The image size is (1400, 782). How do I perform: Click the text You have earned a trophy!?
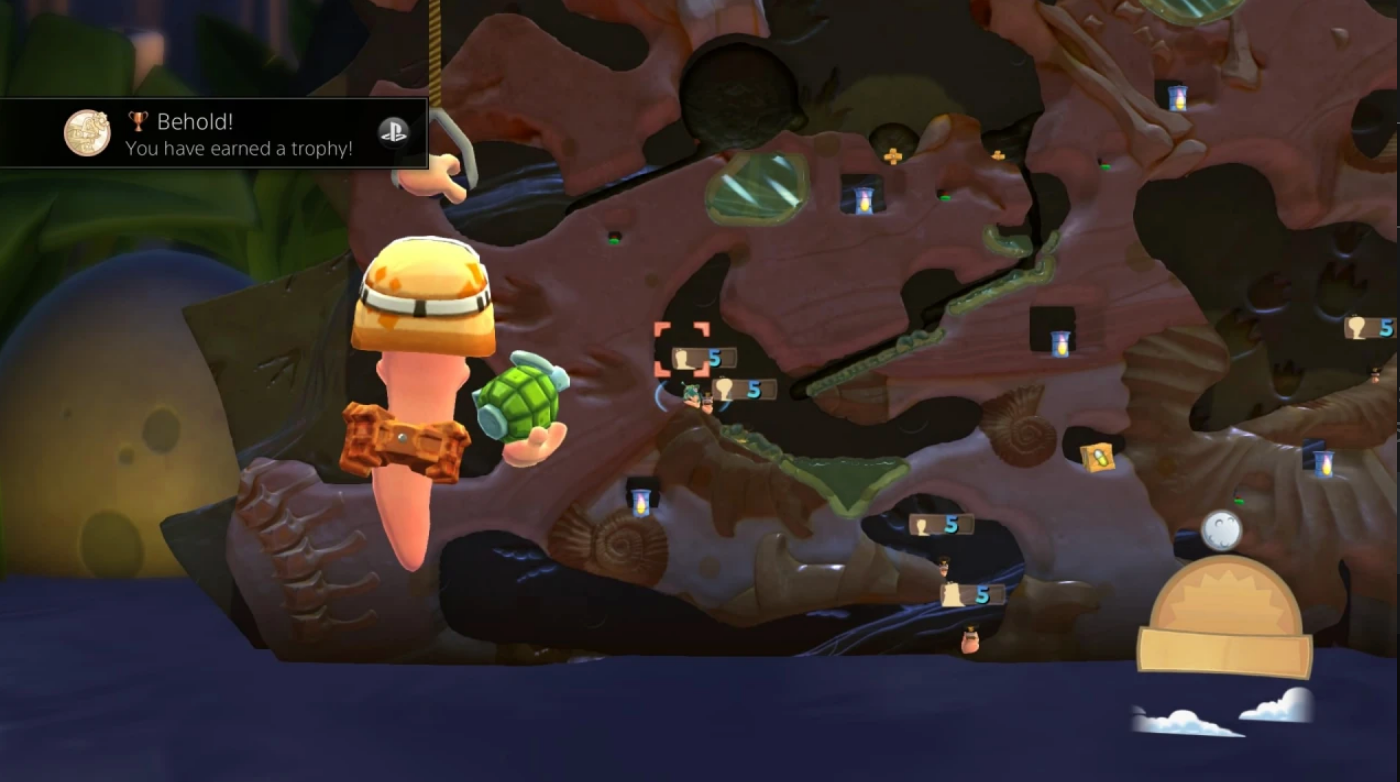pos(239,148)
